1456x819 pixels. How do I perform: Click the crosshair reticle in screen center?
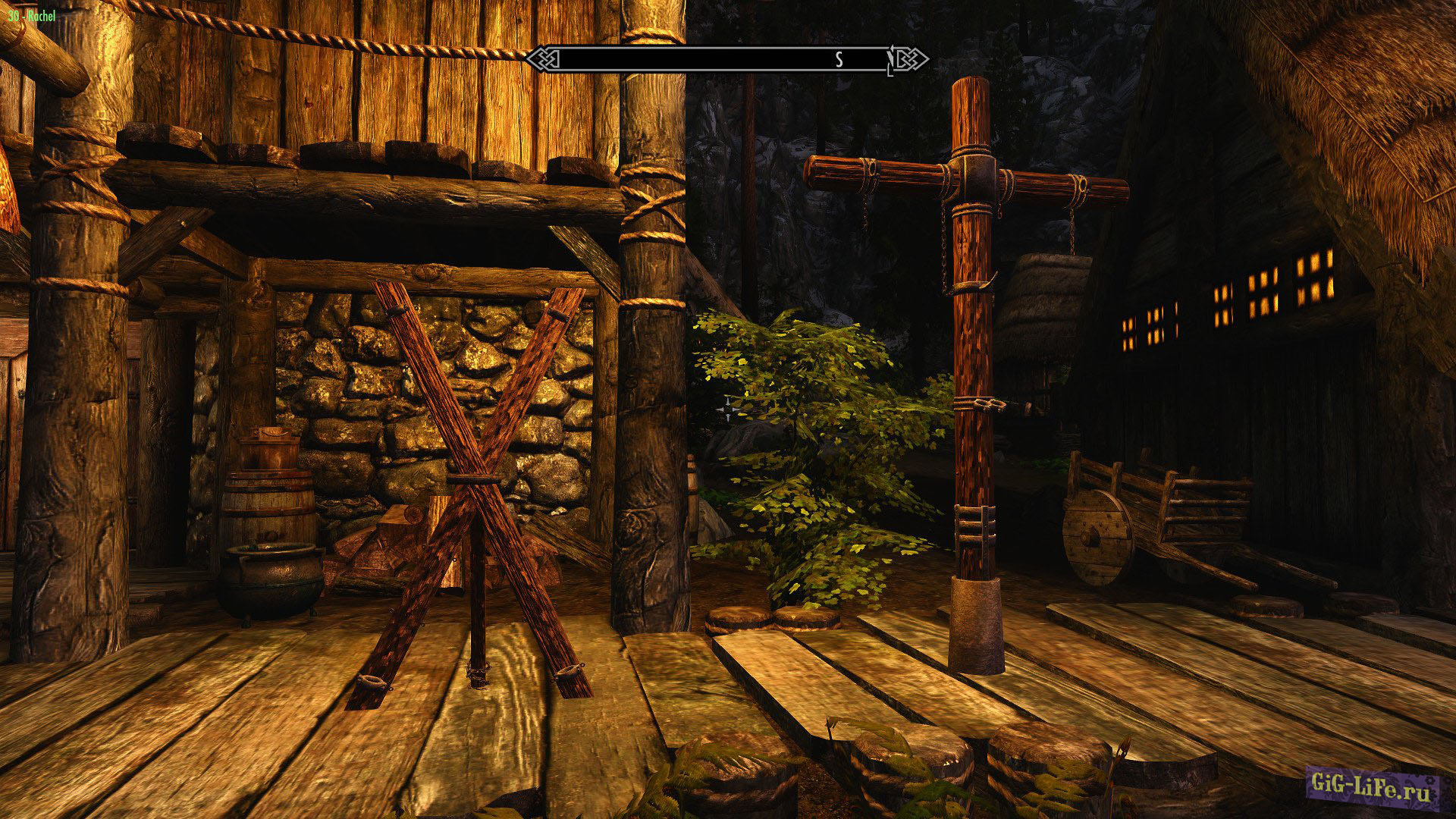point(726,409)
